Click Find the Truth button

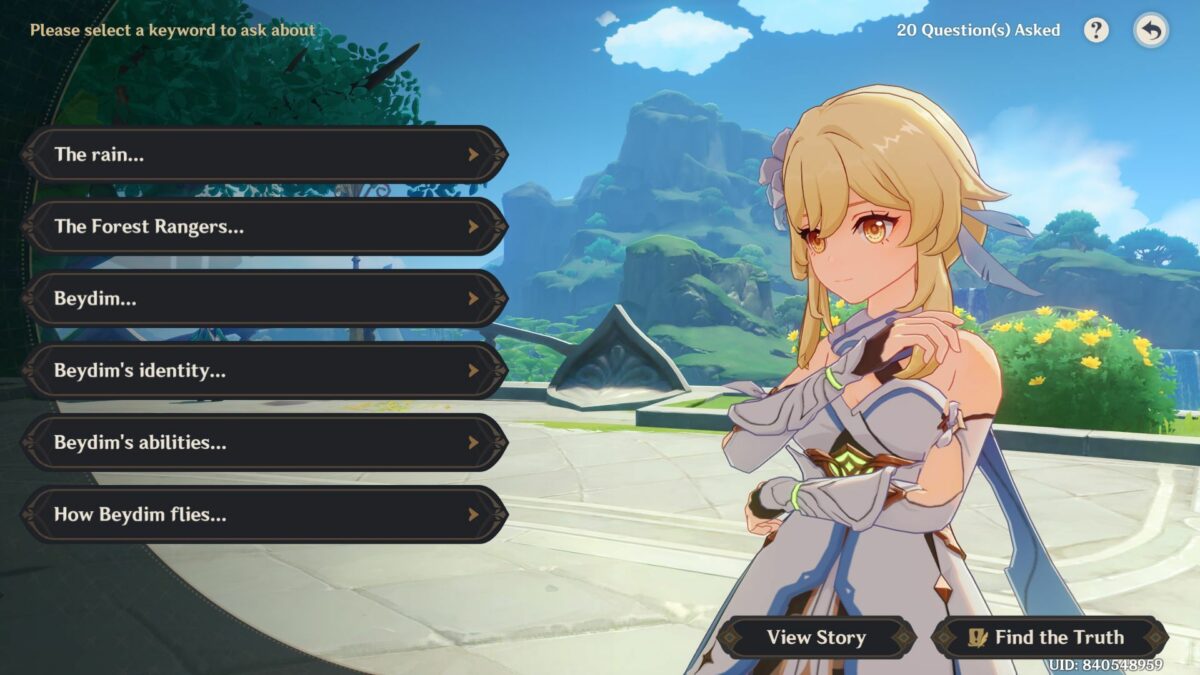1048,637
